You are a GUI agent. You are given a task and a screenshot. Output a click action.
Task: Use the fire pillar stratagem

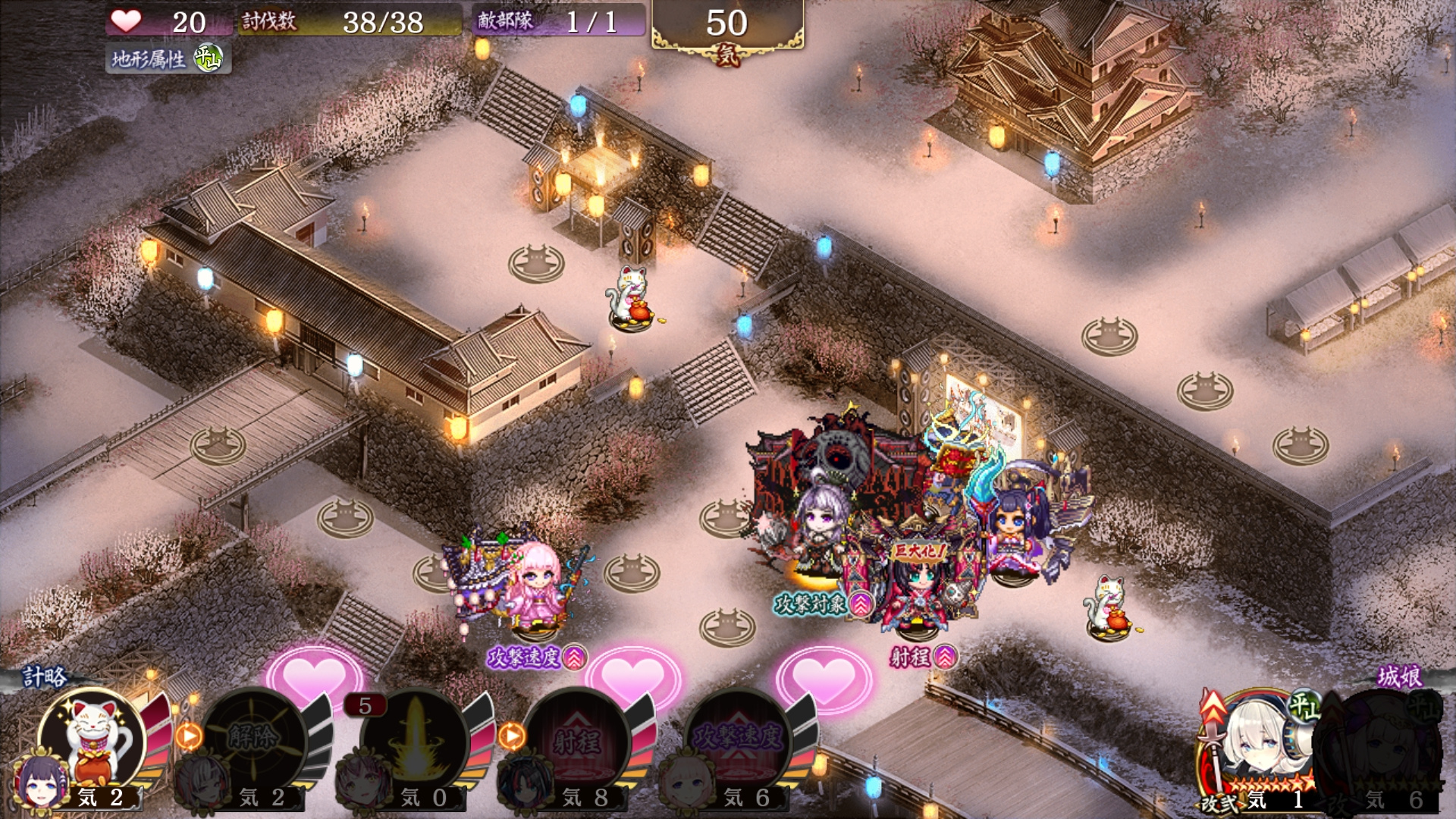click(414, 739)
